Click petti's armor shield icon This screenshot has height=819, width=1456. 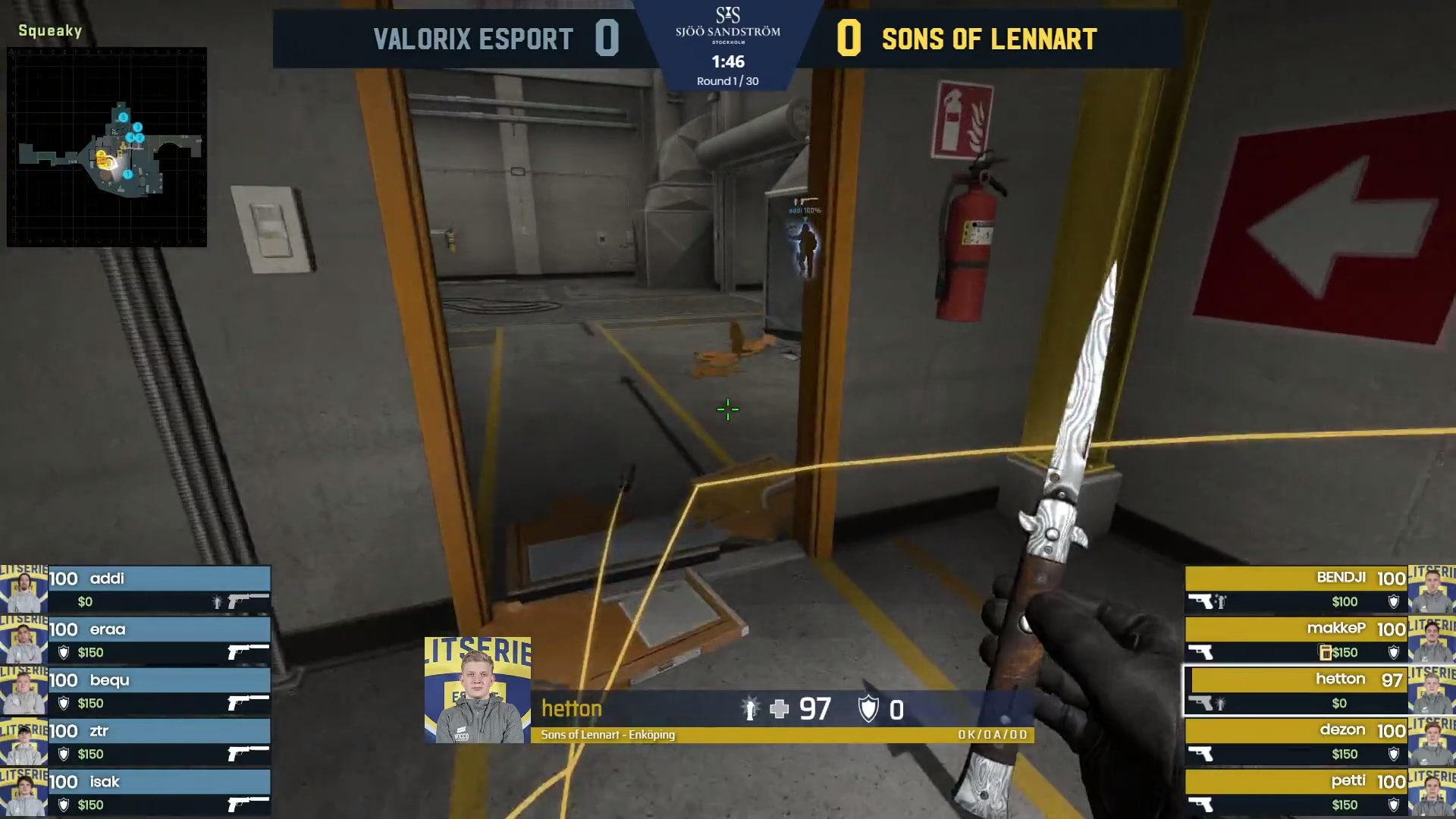tap(1394, 805)
